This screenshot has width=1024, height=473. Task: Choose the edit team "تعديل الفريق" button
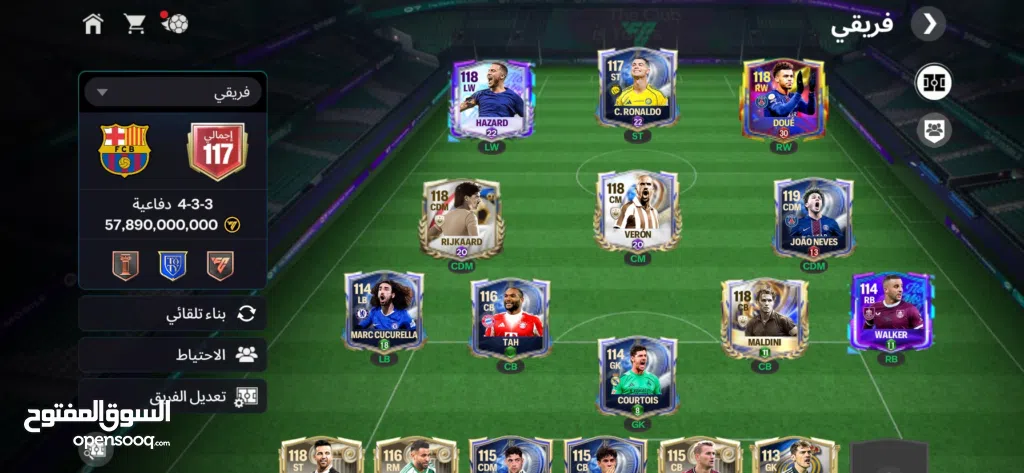tap(173, 395)
